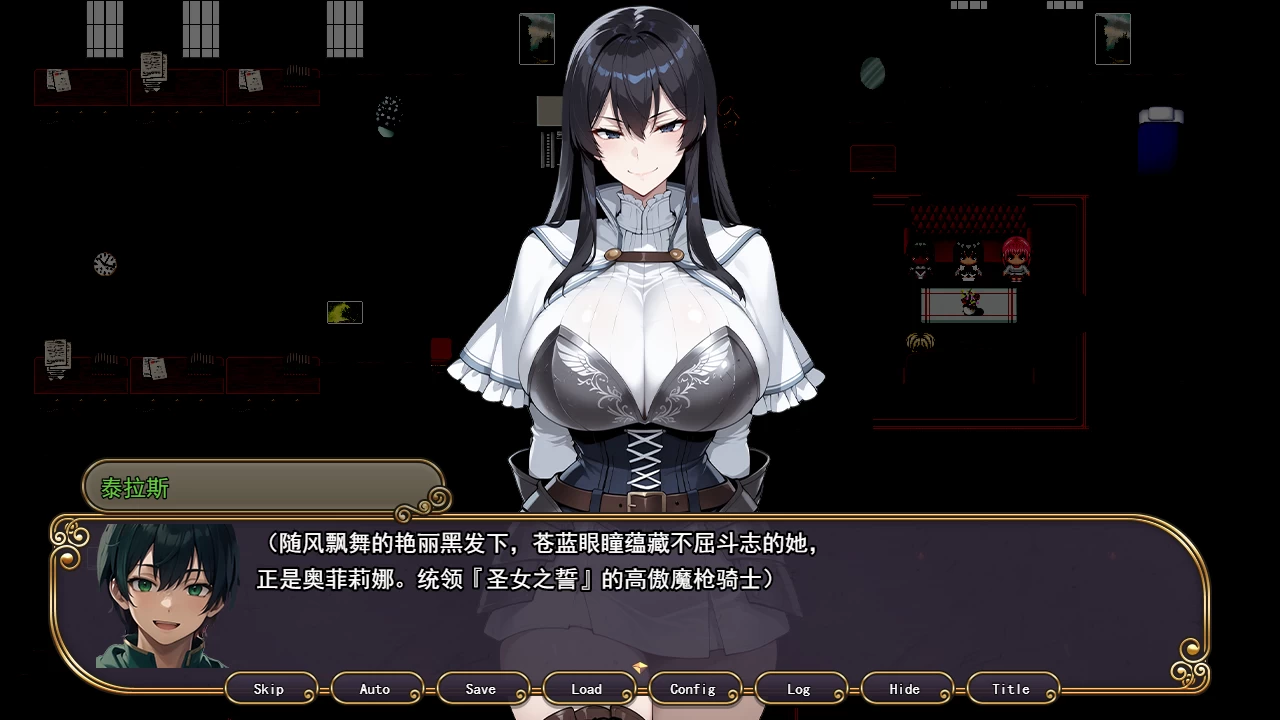The height and width of the screenshot is (720, 1280).
Task: Open the Load screen
Action: [589, 689]
